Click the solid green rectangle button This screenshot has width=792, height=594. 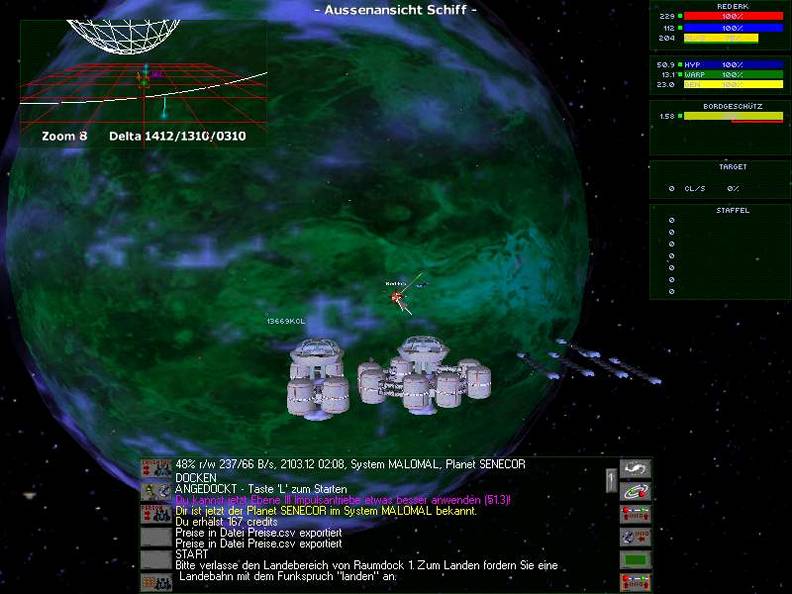pyautogui.click(x=634, y=560)
